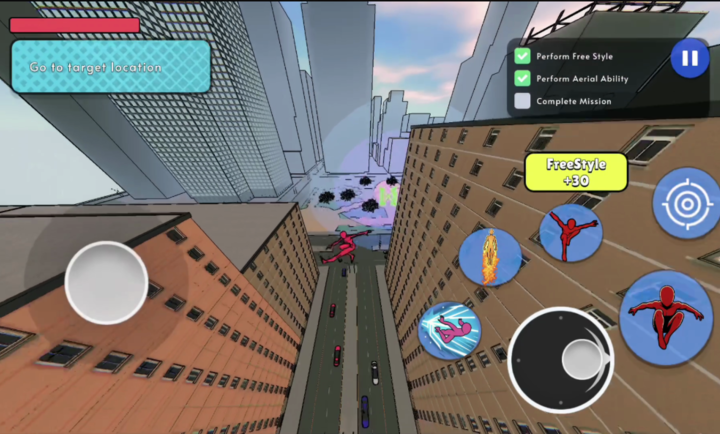Toggle the Perform Aerial Ability checkbox
Screen dimensions: 720x434
click(522, 78)
